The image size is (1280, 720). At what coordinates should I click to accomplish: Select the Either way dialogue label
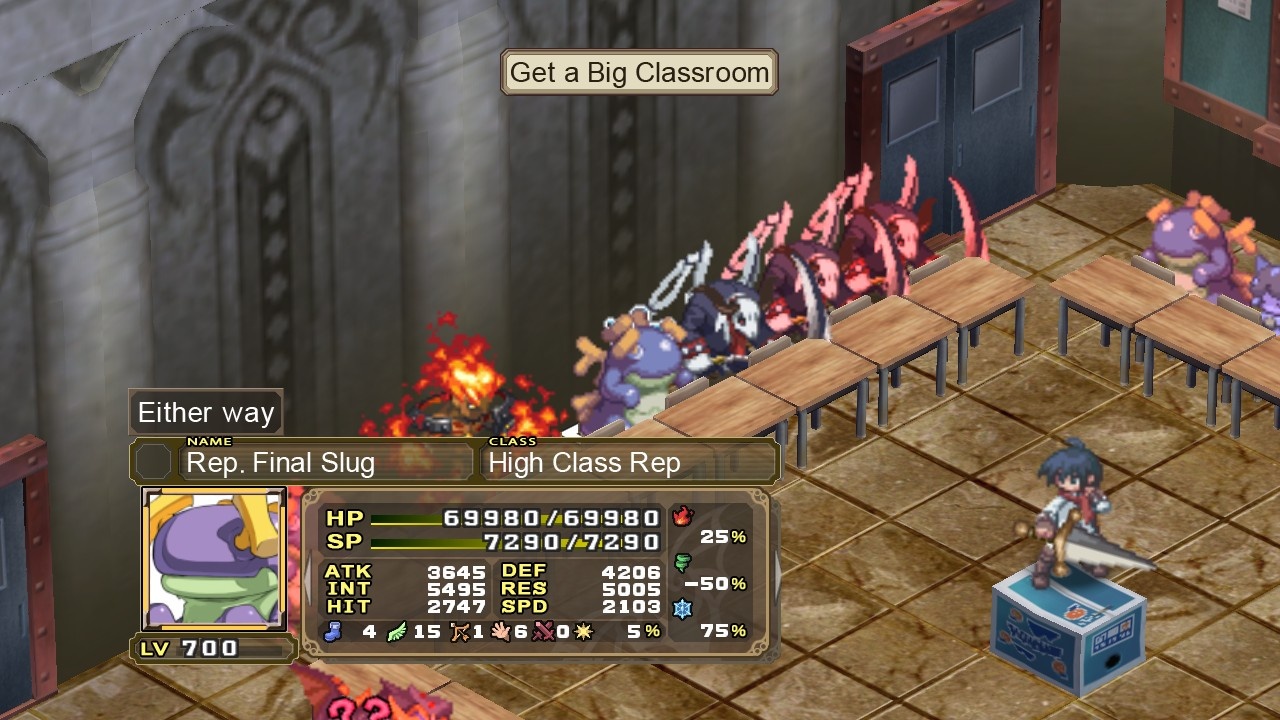[x=205, y=412]
